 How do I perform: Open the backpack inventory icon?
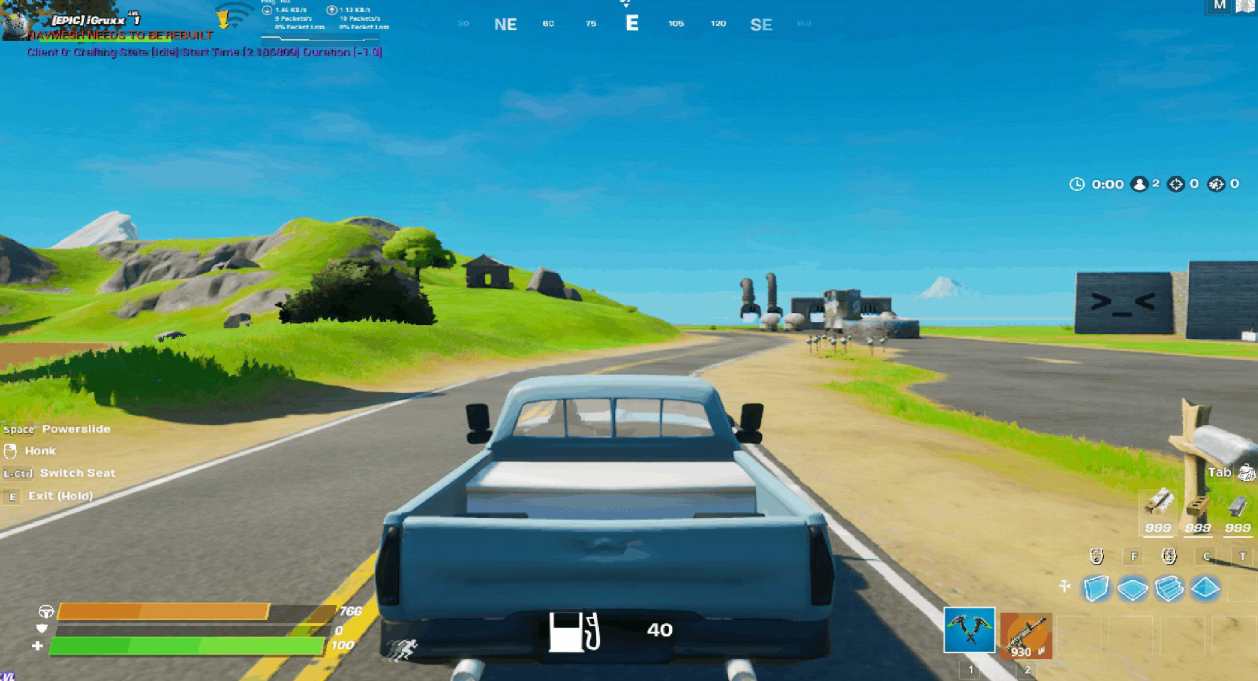[x=1246, y=473]
